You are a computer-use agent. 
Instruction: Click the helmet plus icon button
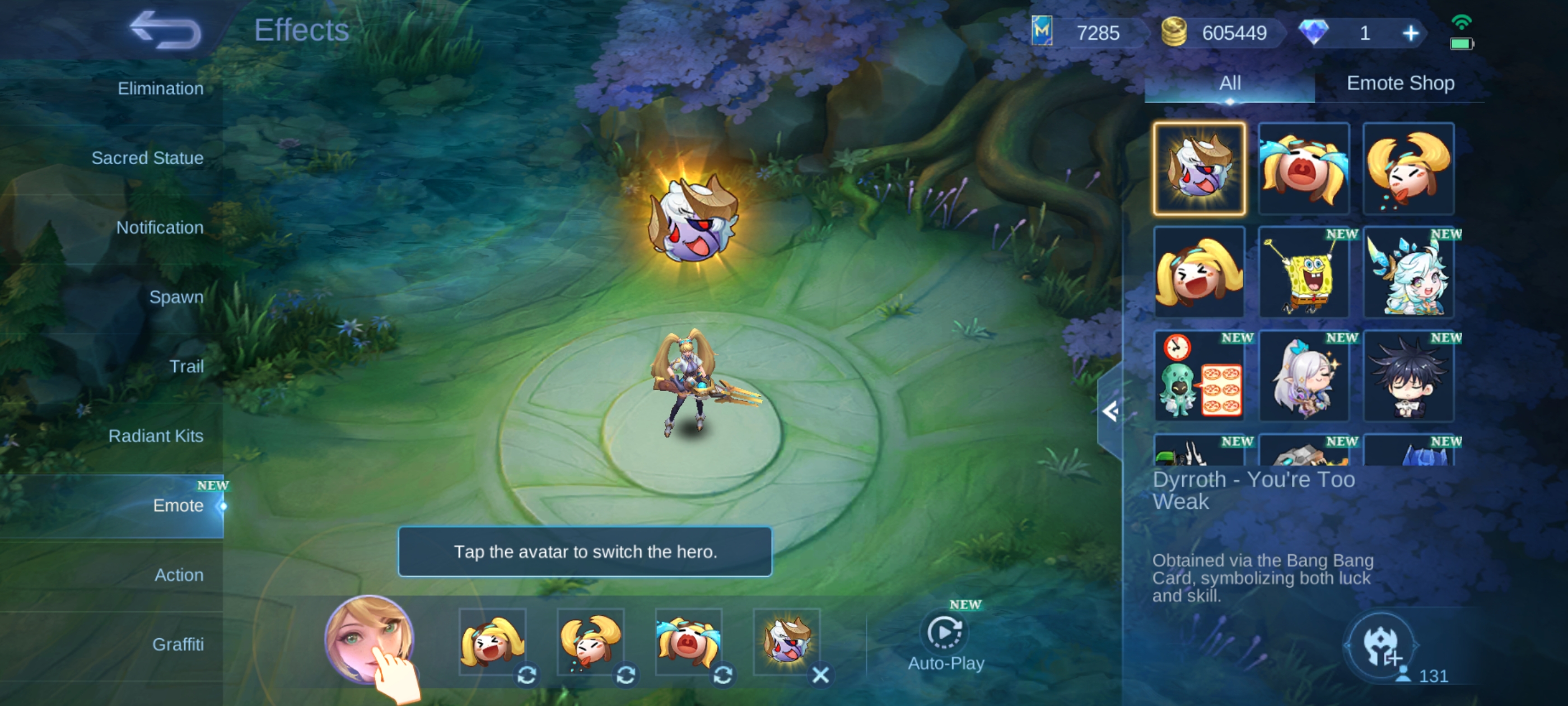click(x=1380, y=645)
